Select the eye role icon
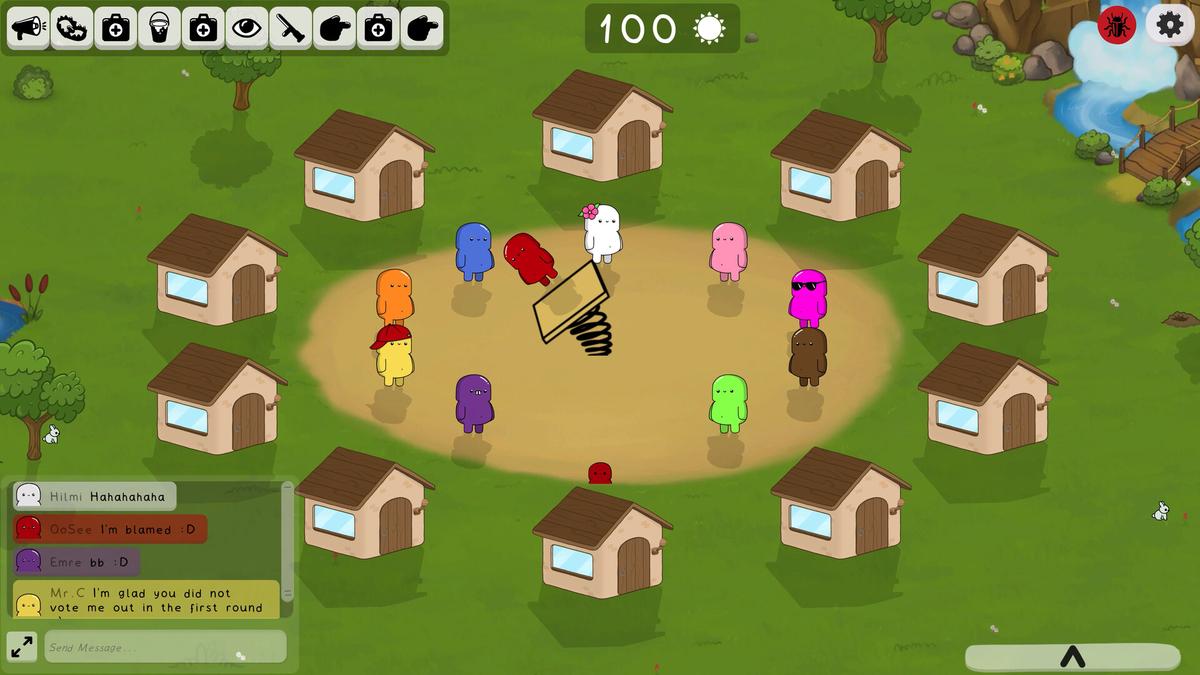 tap(247, 28)
